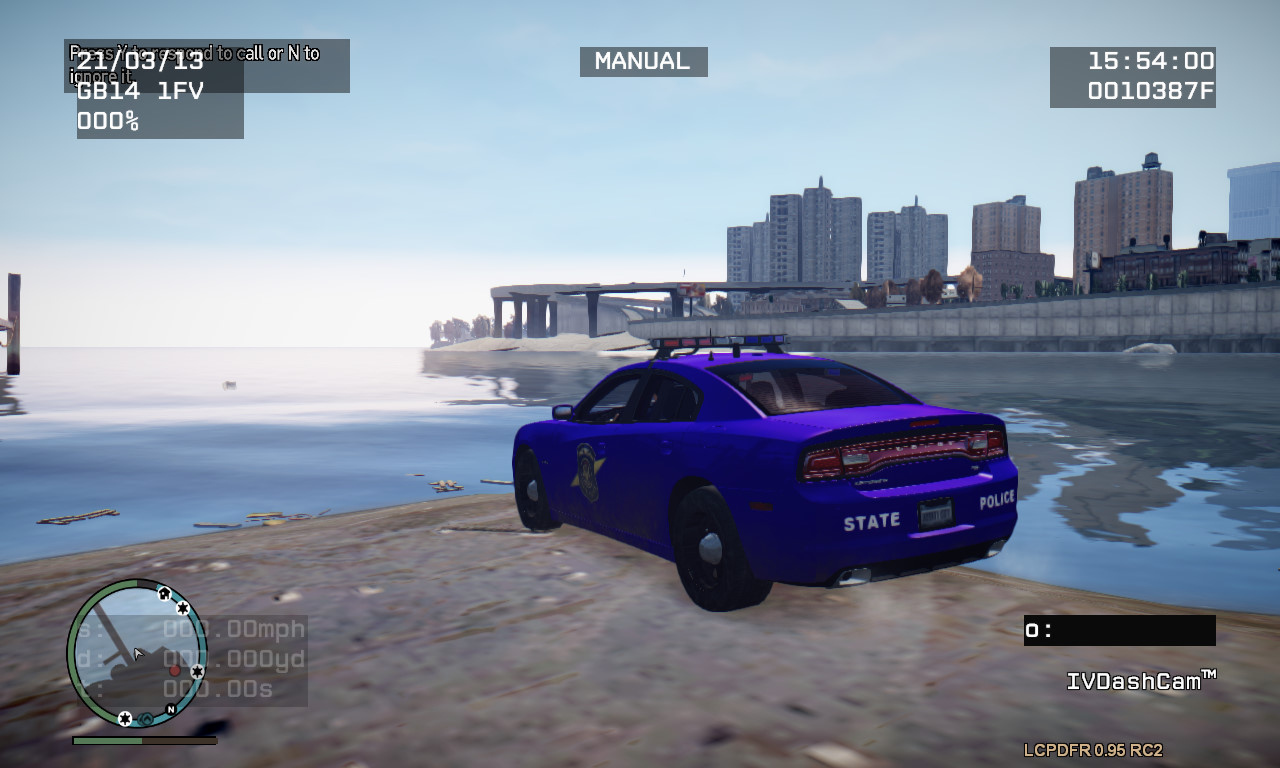
Task: Select the red dot blip on minimap
Action: pos(175,670)
